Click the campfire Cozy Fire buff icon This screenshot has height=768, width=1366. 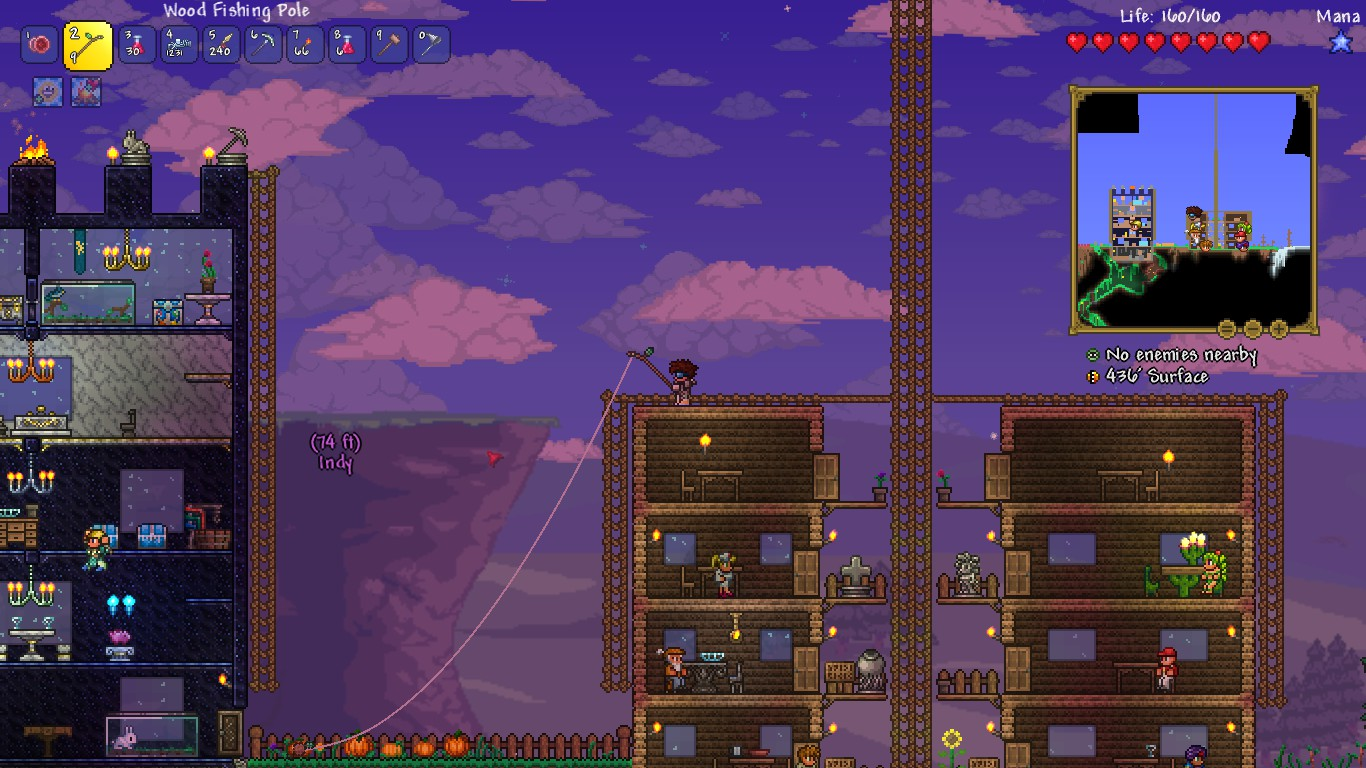(86, 92)
